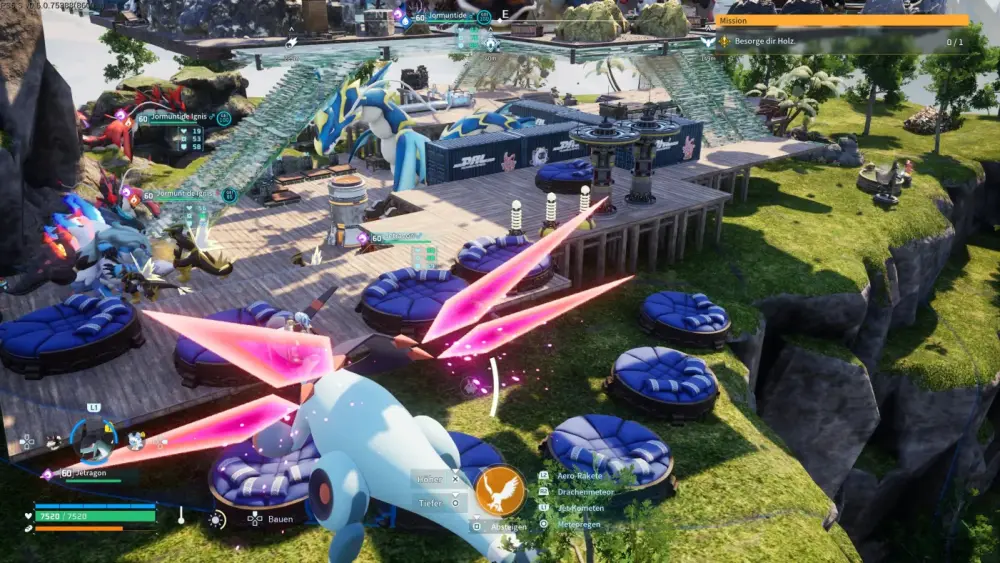The height and width of the screenshot is (563, 1000).
Task: Select the active Jetragon pal portrait
Action: [x=95, y=439]
